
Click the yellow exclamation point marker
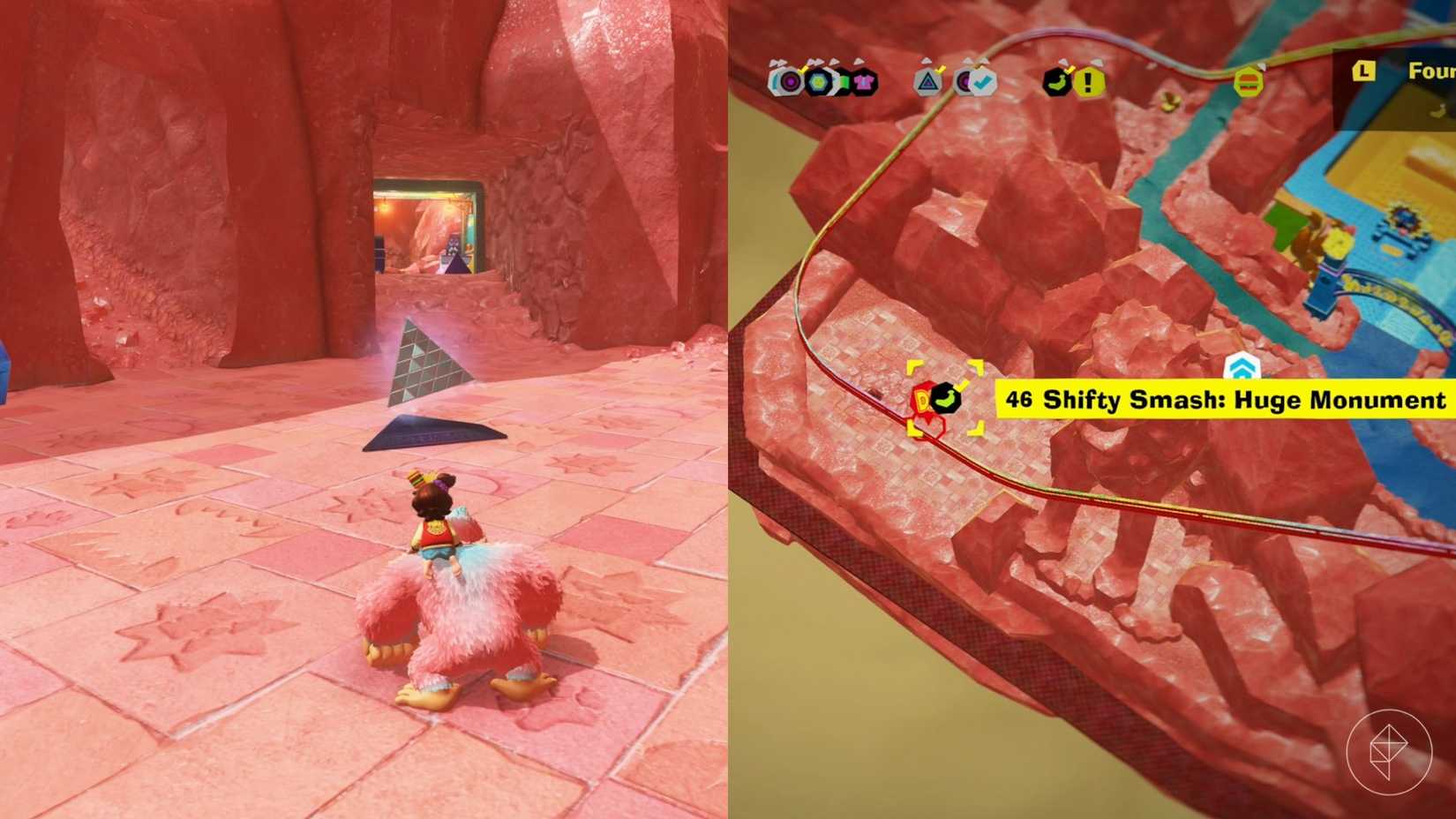[x=1088, y=84]
